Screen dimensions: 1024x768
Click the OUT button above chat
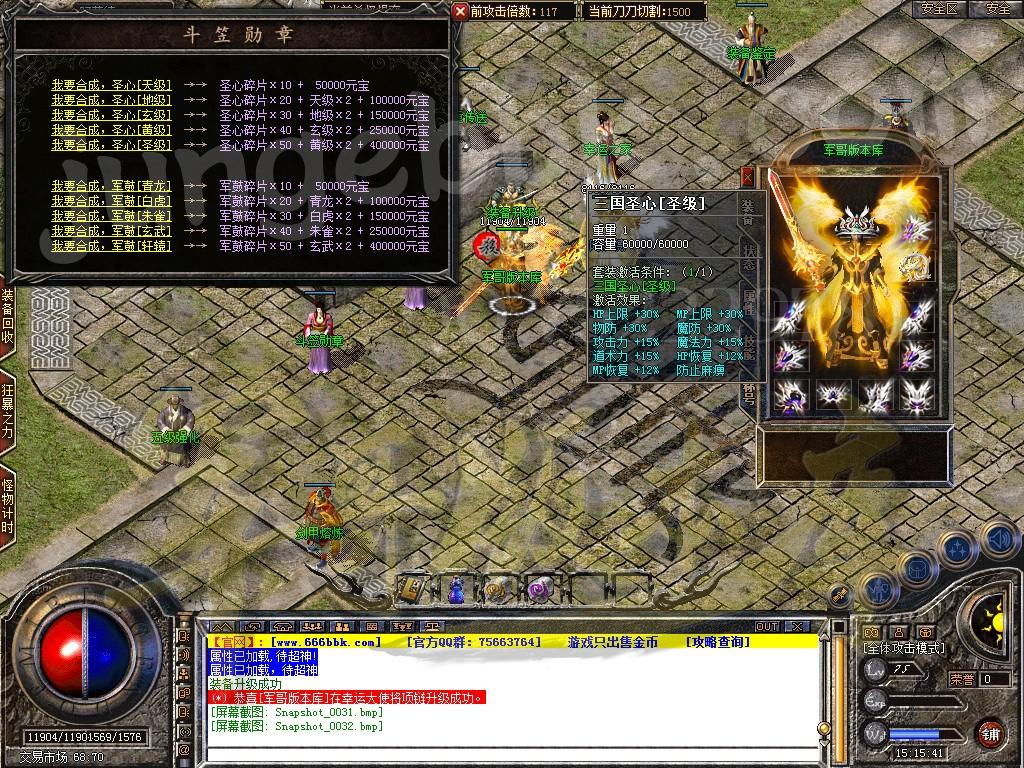coord(767,627)
